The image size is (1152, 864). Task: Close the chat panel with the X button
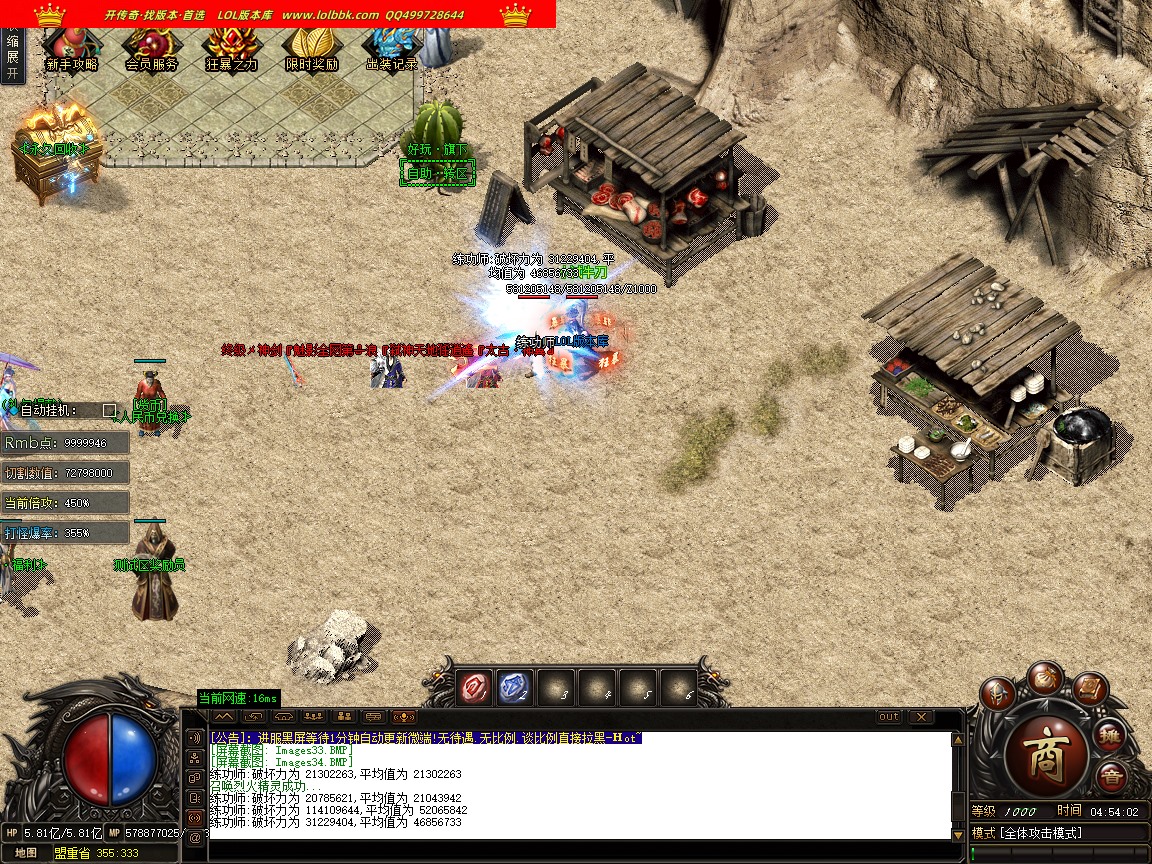[920, 717]
